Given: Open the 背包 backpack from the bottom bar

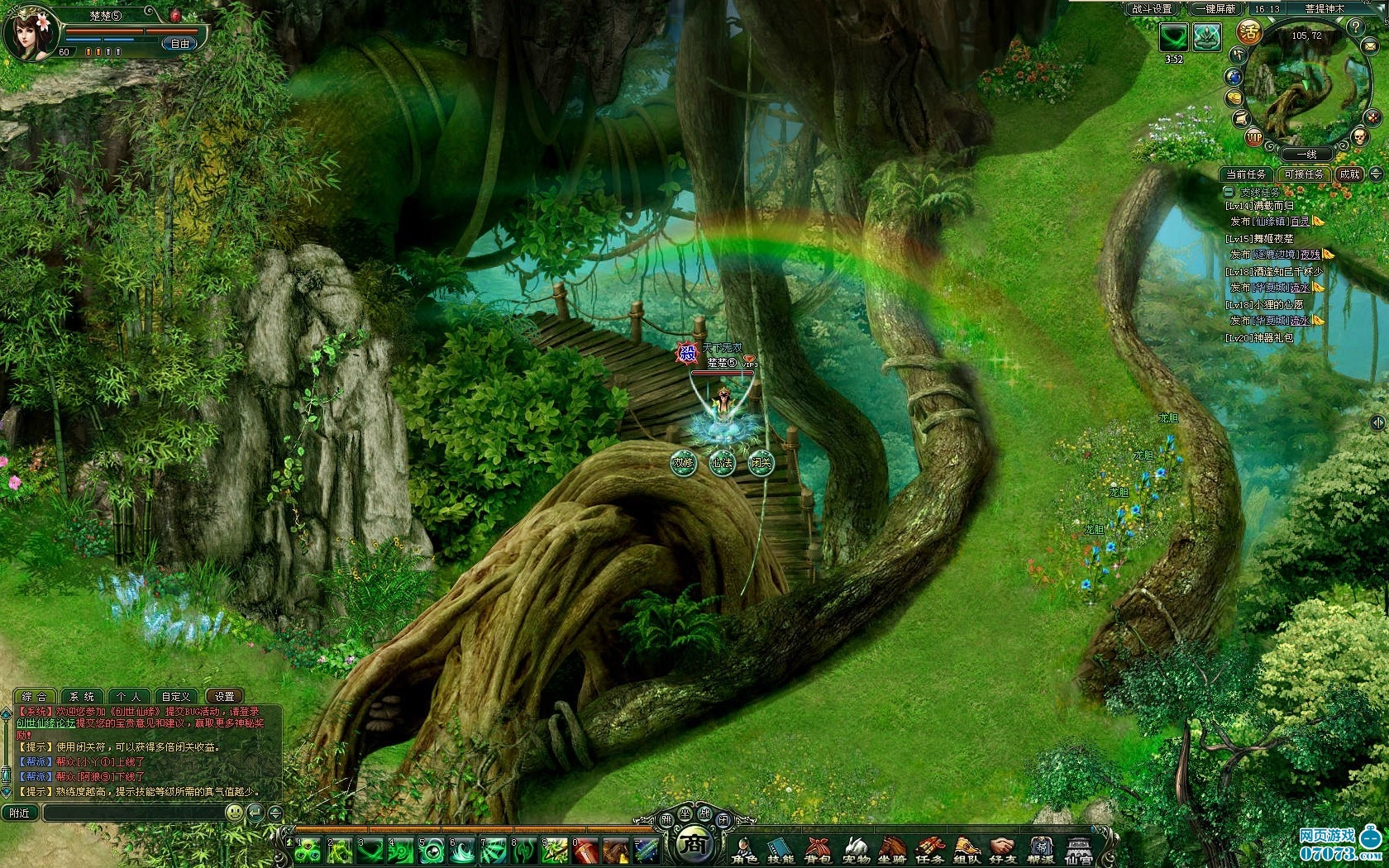Looking at the screenshot, I should [x=817, y=850].
